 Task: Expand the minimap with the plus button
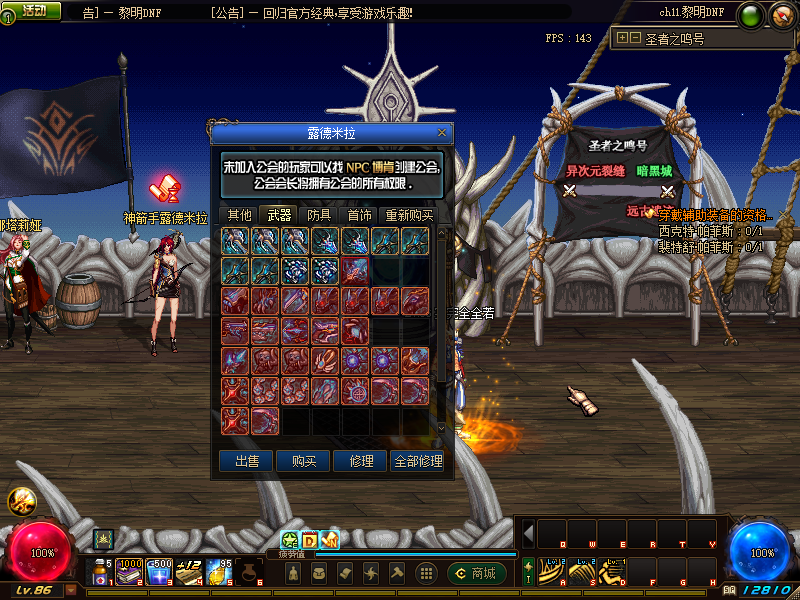(x=623, y=38)
